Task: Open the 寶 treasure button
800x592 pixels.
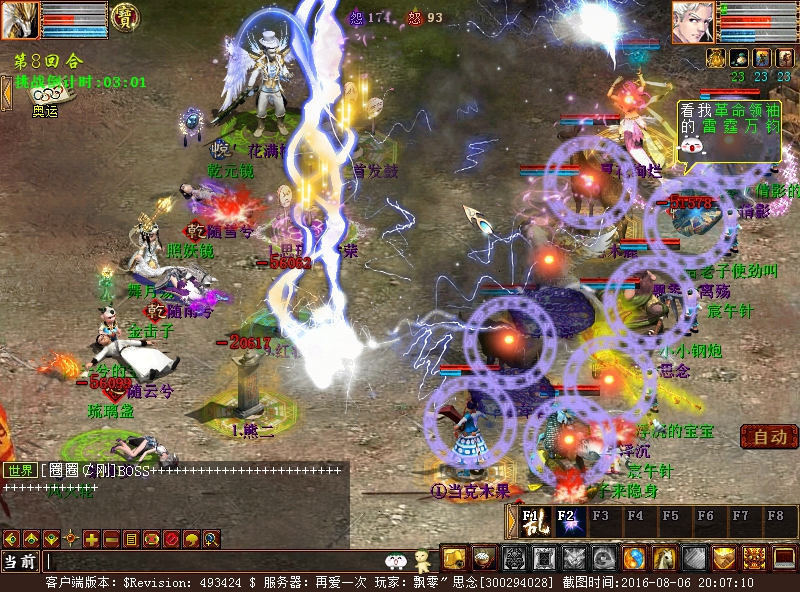Action: tap(125, 16)
